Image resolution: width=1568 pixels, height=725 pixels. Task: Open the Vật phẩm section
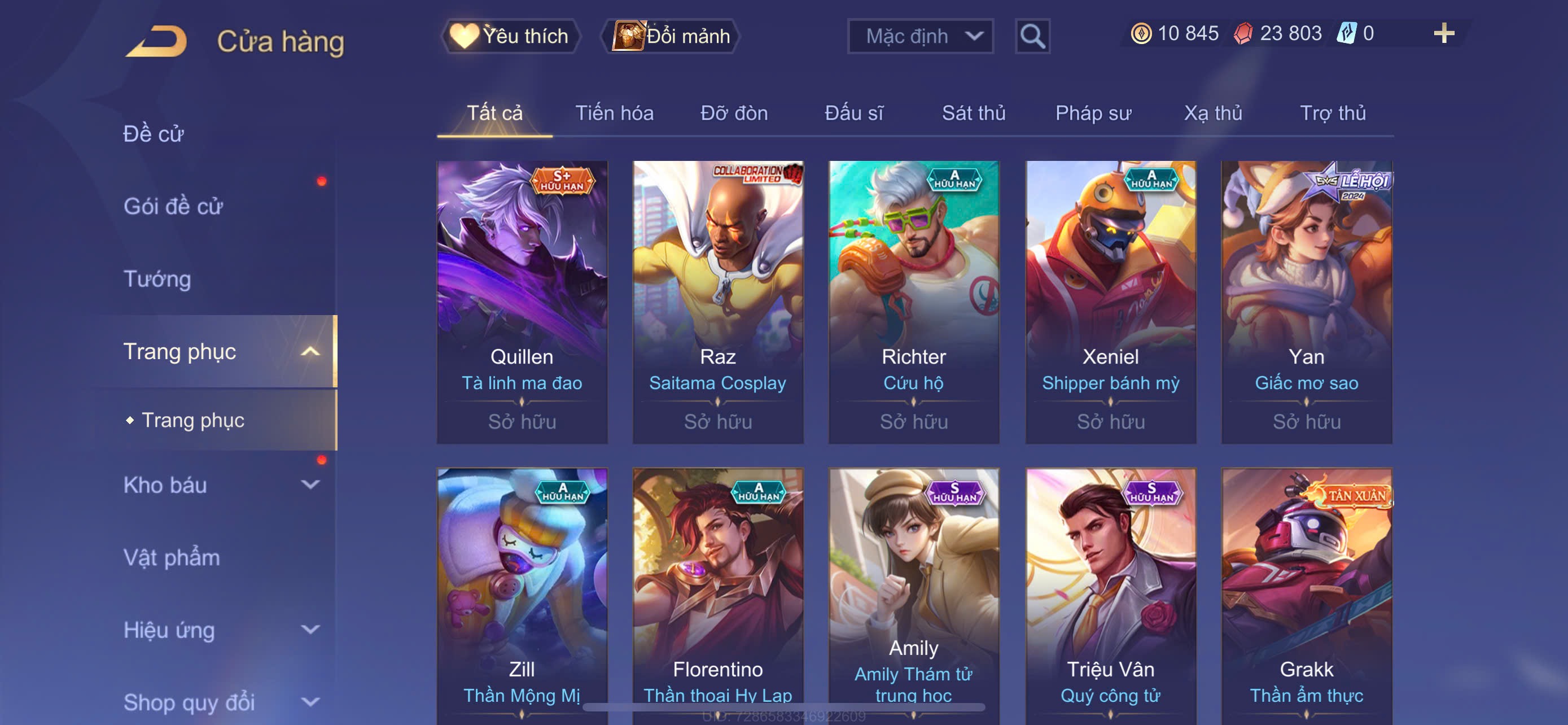pos(172,558)
